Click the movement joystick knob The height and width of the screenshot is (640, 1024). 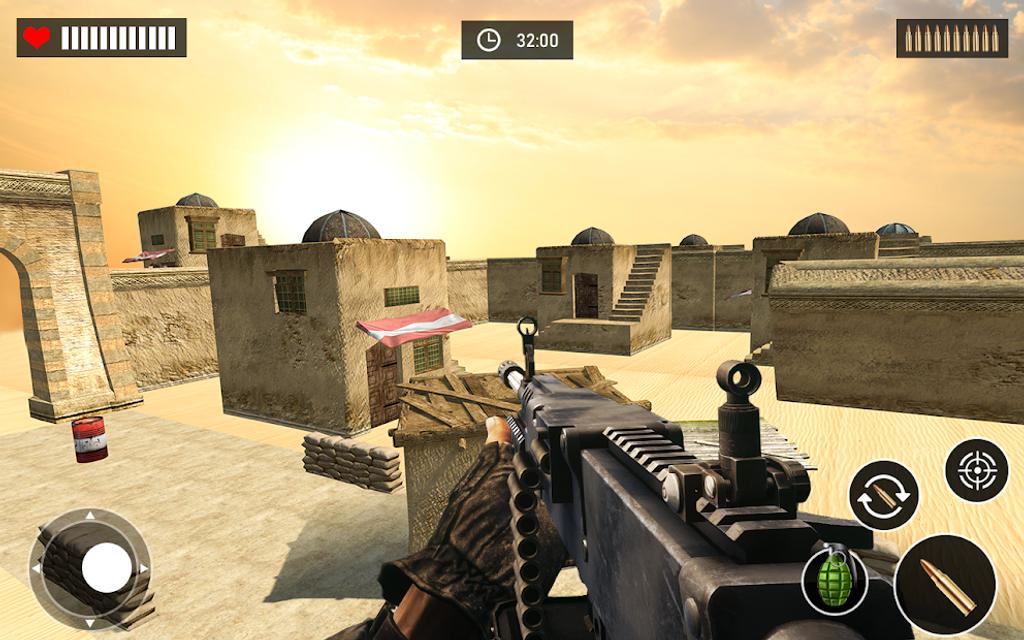tap(106, 569)
